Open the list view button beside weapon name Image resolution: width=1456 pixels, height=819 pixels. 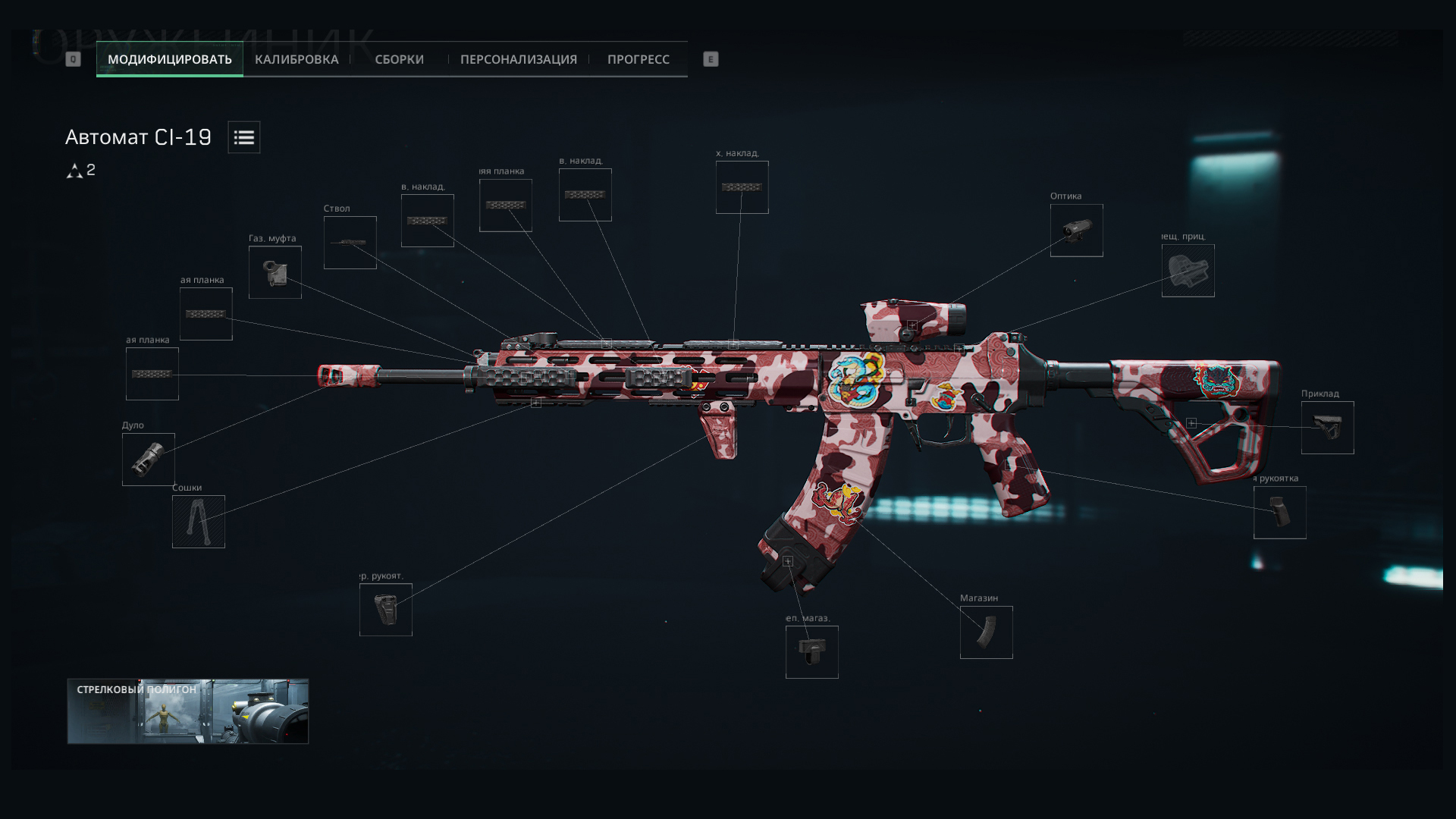coord(244,137)
